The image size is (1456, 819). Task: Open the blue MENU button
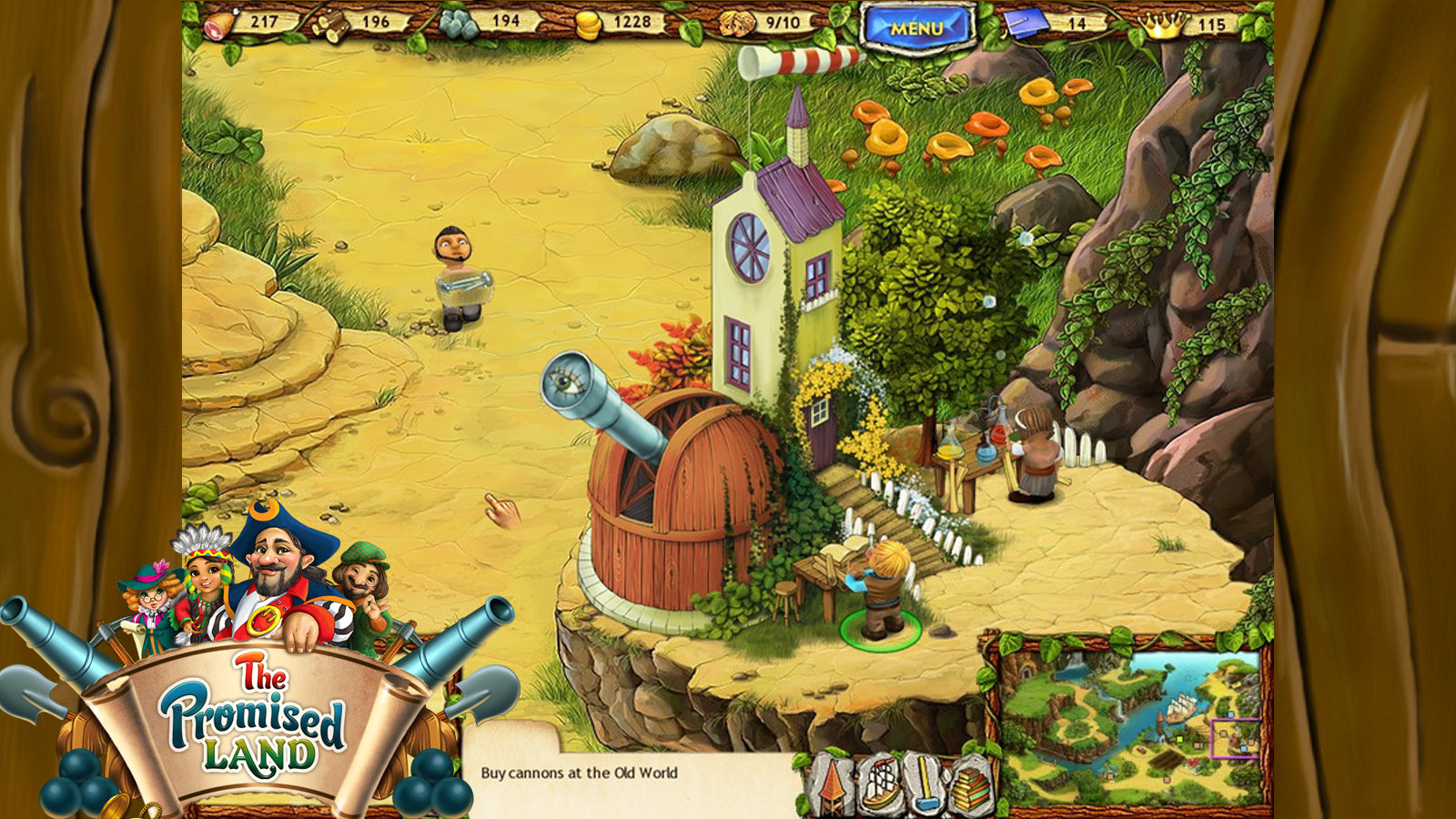(916, 27)
